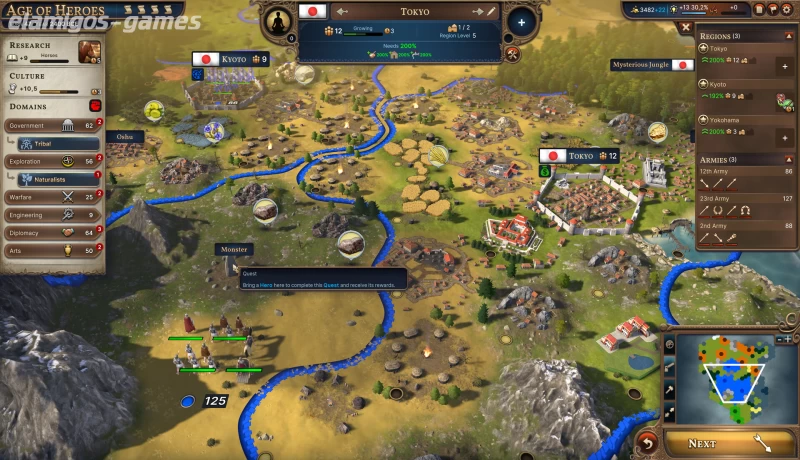Viewport: 800px width, 460px height.
Task: Click the round plus button beside Tokyo panel
Action: (521, 21)
